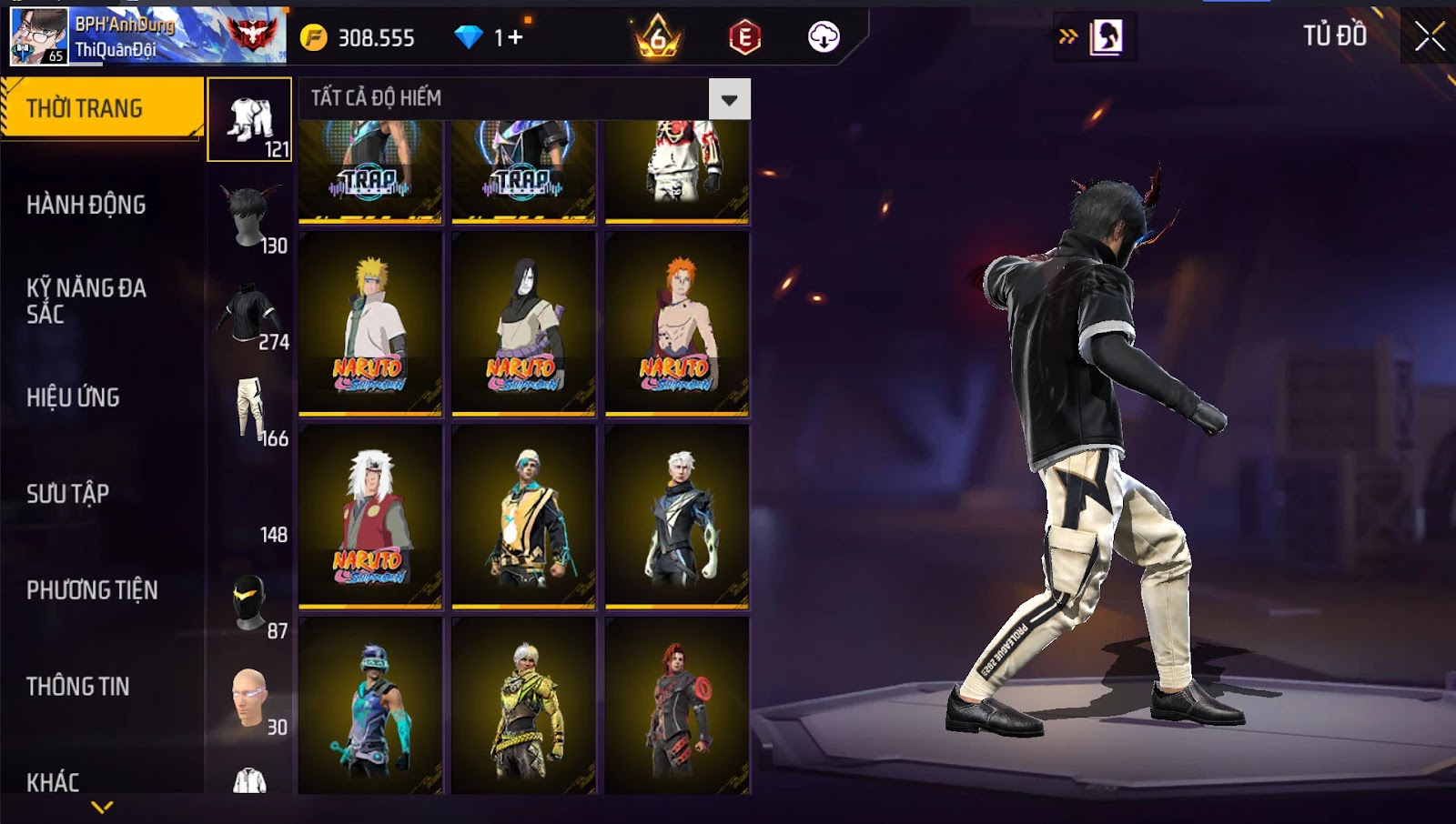Add diamonds with the plus button
Image resolution: width=1456 pixels, height=824 pixels.
click(515, 37)
